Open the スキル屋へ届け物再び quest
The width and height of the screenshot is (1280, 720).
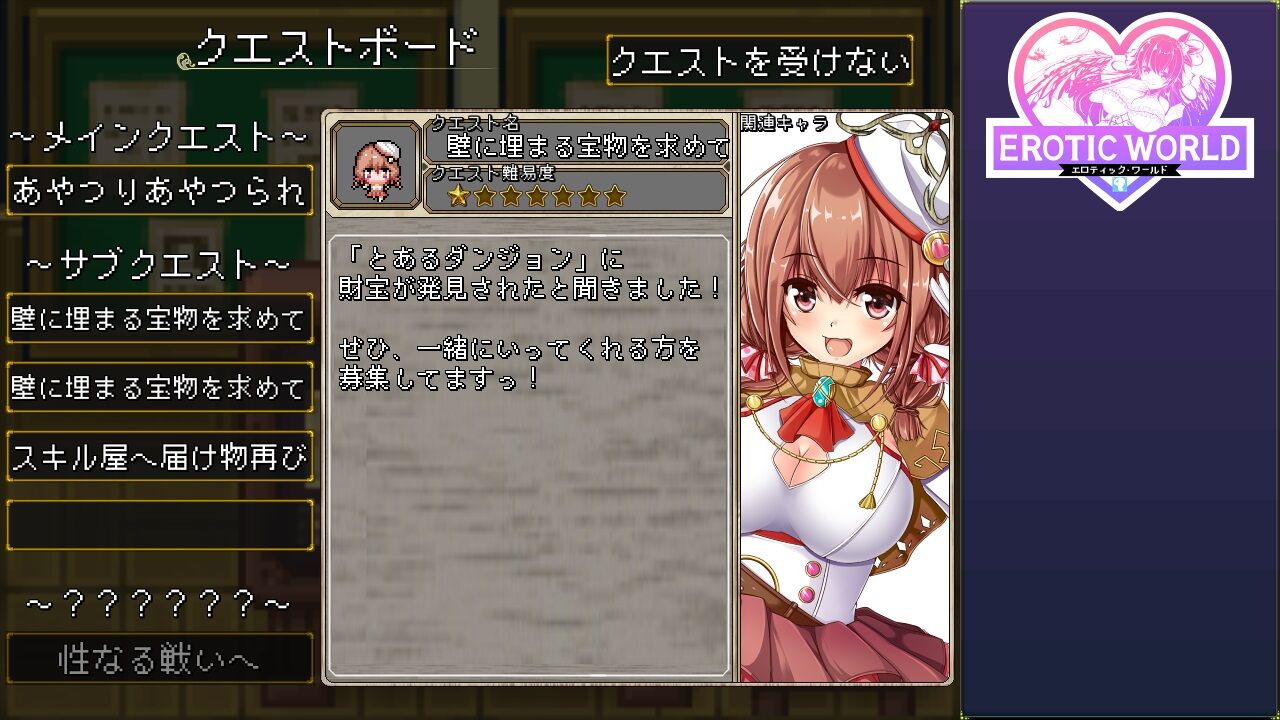coord(159,455)
